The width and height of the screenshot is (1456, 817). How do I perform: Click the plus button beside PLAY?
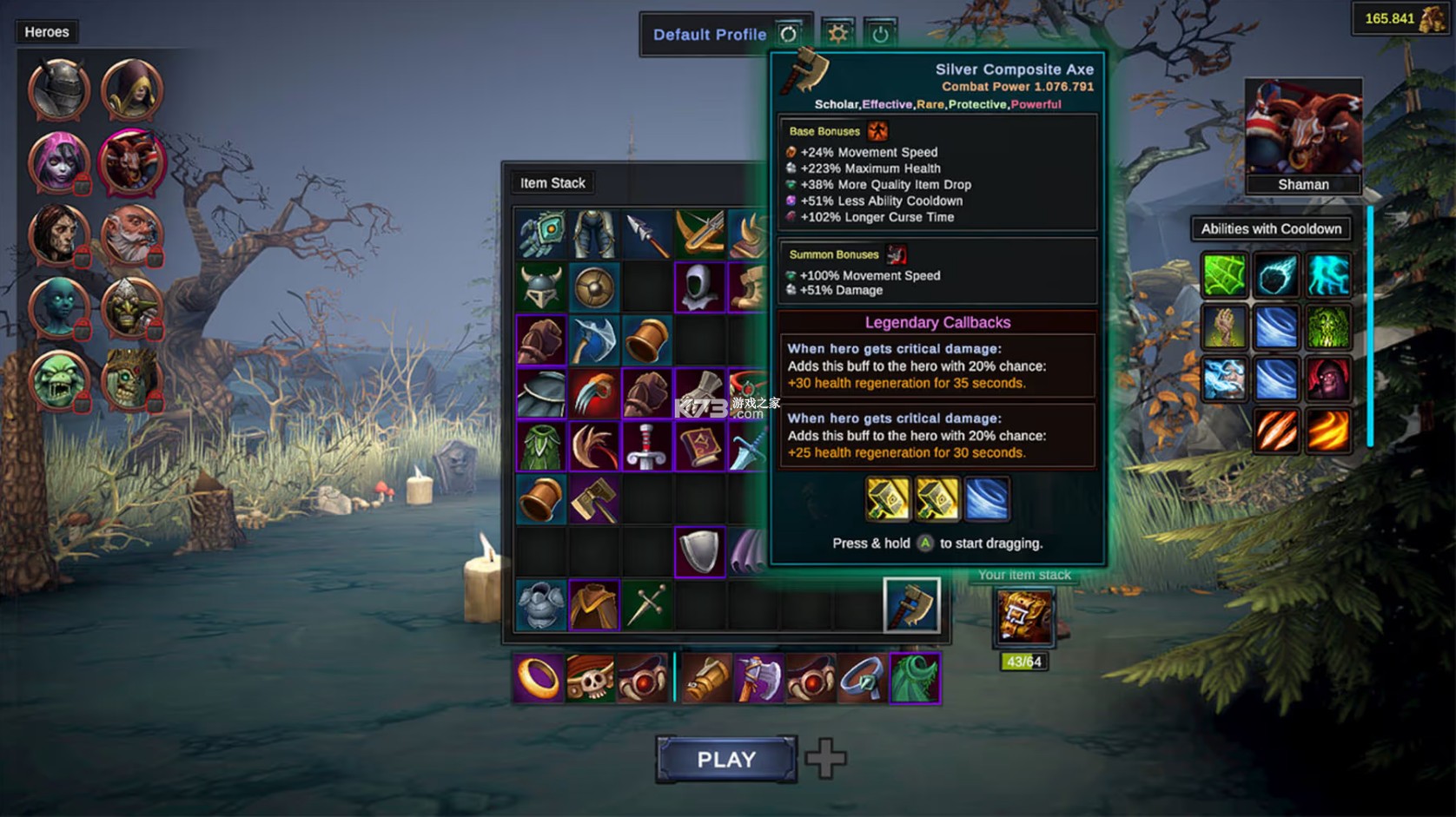[825, 759]
